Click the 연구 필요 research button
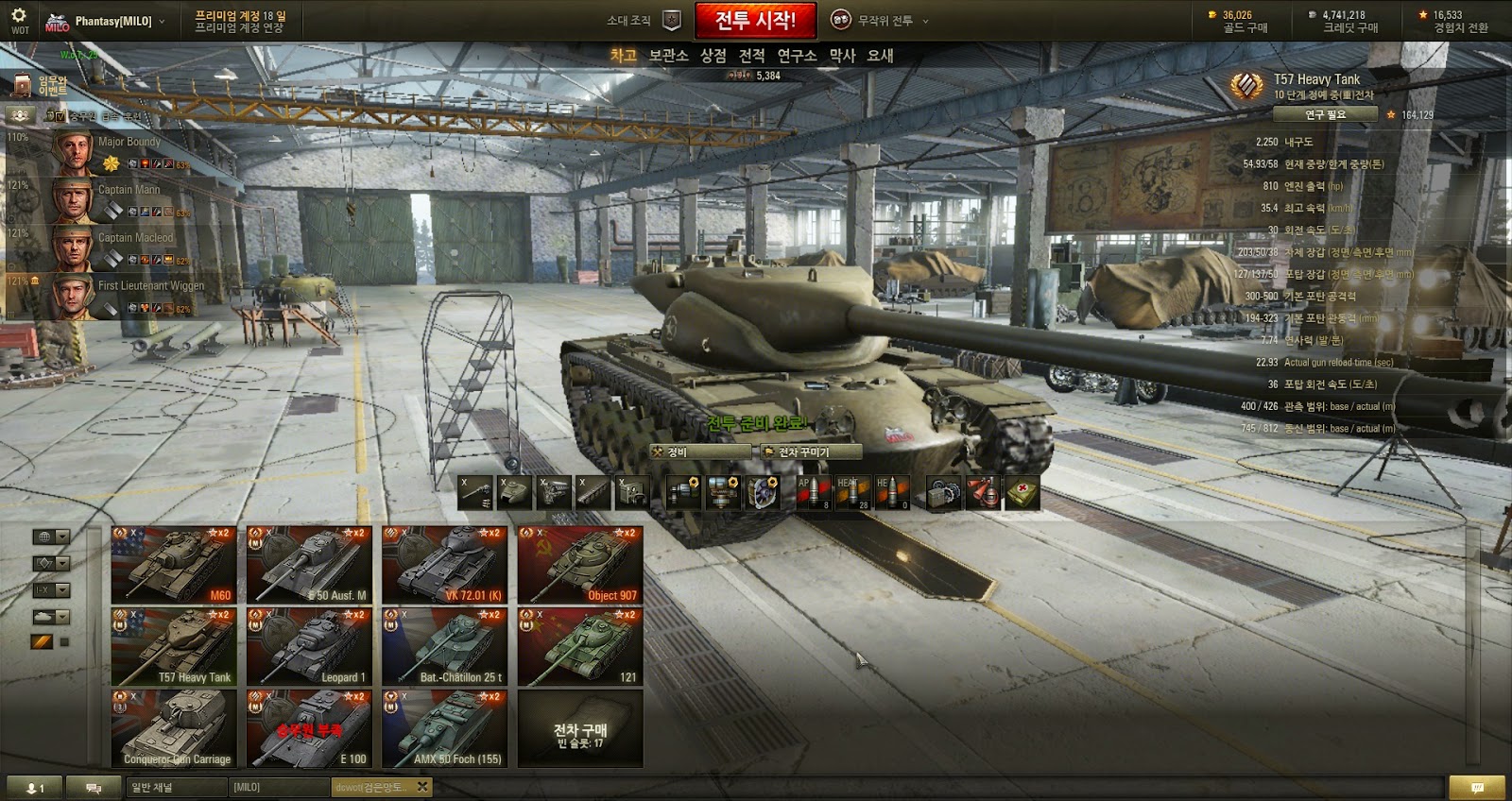This screenshot has width=1512, height=801. click(x=1325, y=114)
